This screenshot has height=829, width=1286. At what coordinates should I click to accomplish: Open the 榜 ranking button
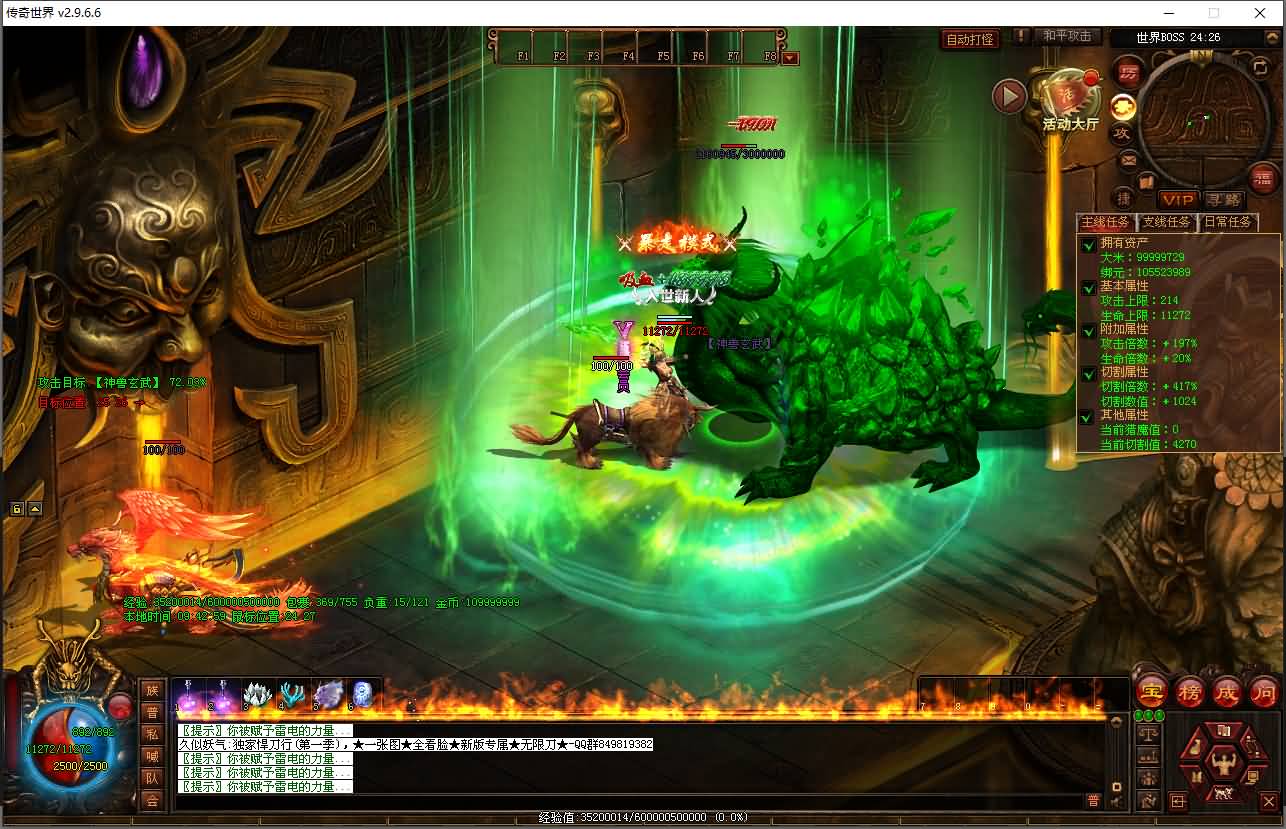pyautogui.click(x=1189, y=691)
